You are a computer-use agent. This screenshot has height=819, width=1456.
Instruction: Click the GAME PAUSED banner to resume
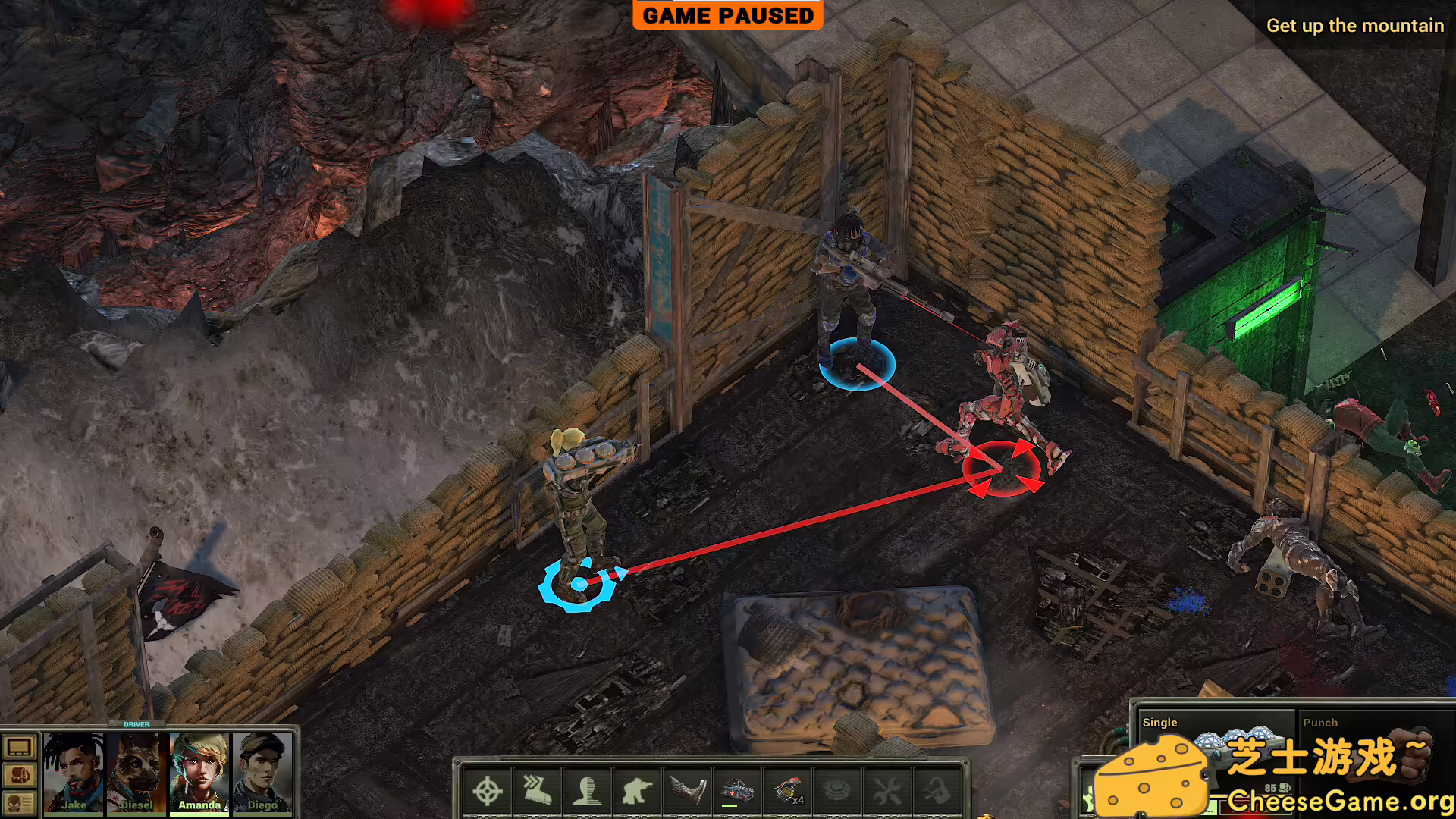tap(726, 15)
